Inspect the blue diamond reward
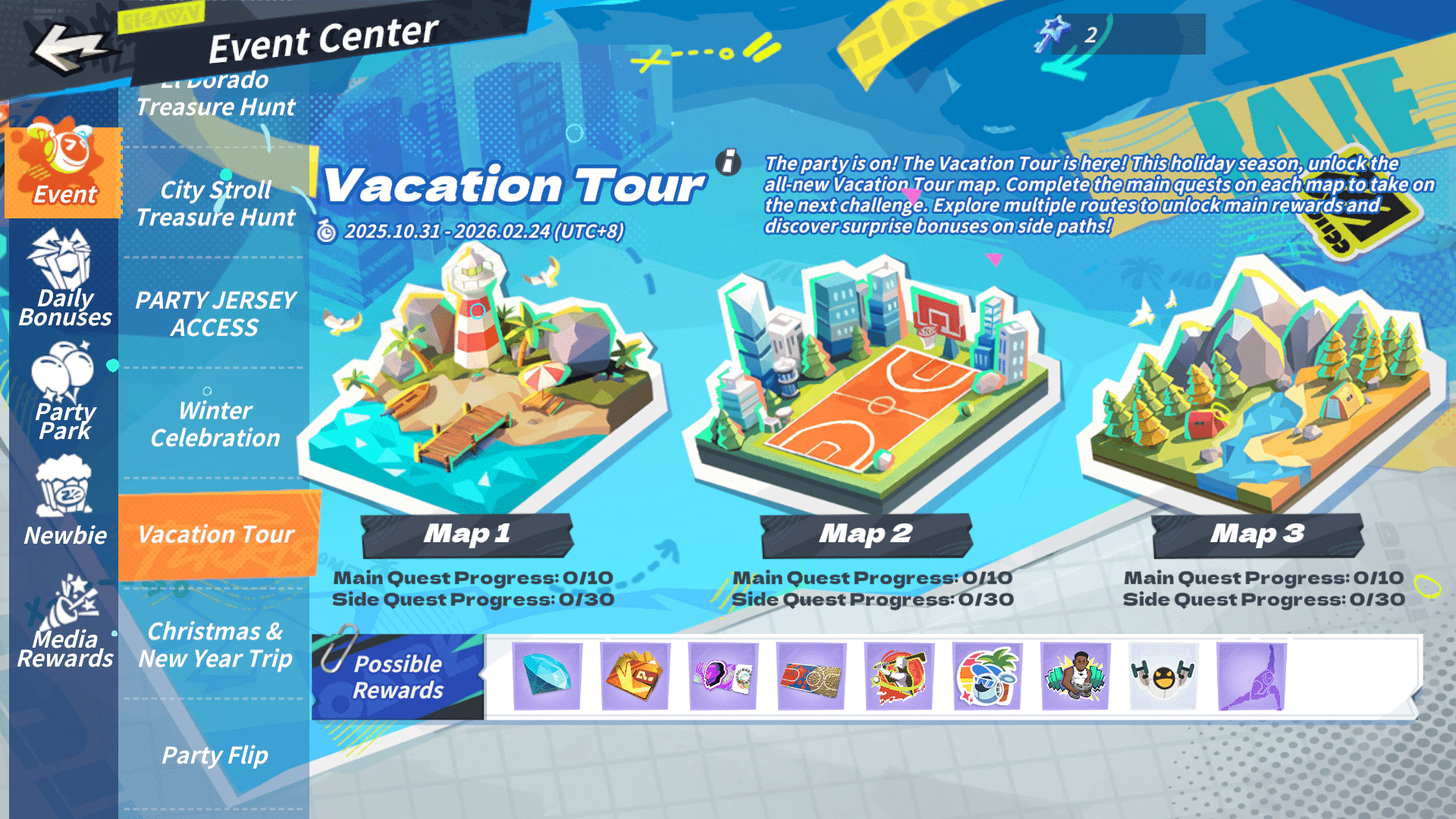This screenshot has height=819, width=1456. [547, 676]
